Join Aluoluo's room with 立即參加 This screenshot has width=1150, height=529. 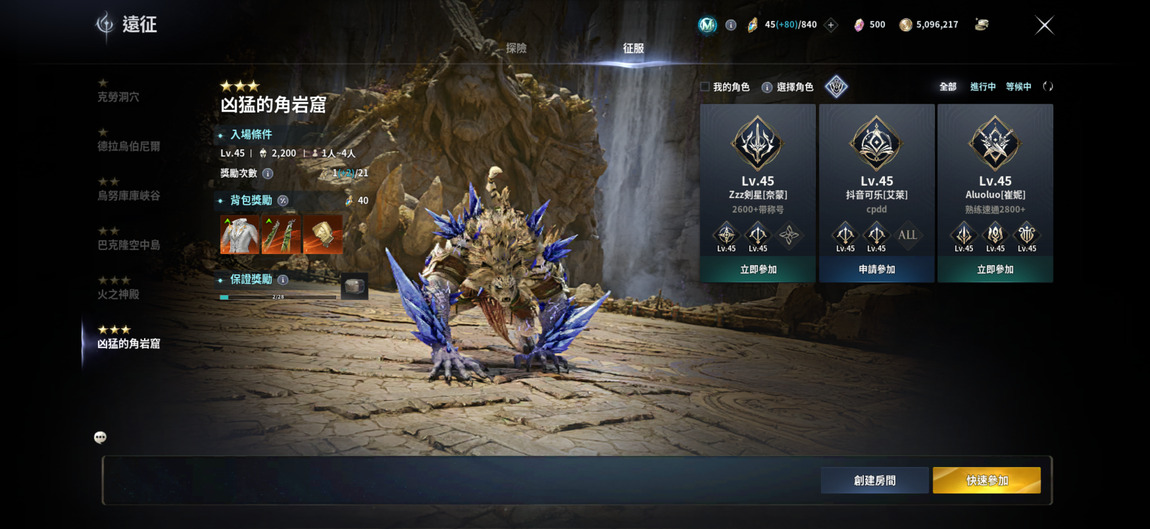coord(994,270)
